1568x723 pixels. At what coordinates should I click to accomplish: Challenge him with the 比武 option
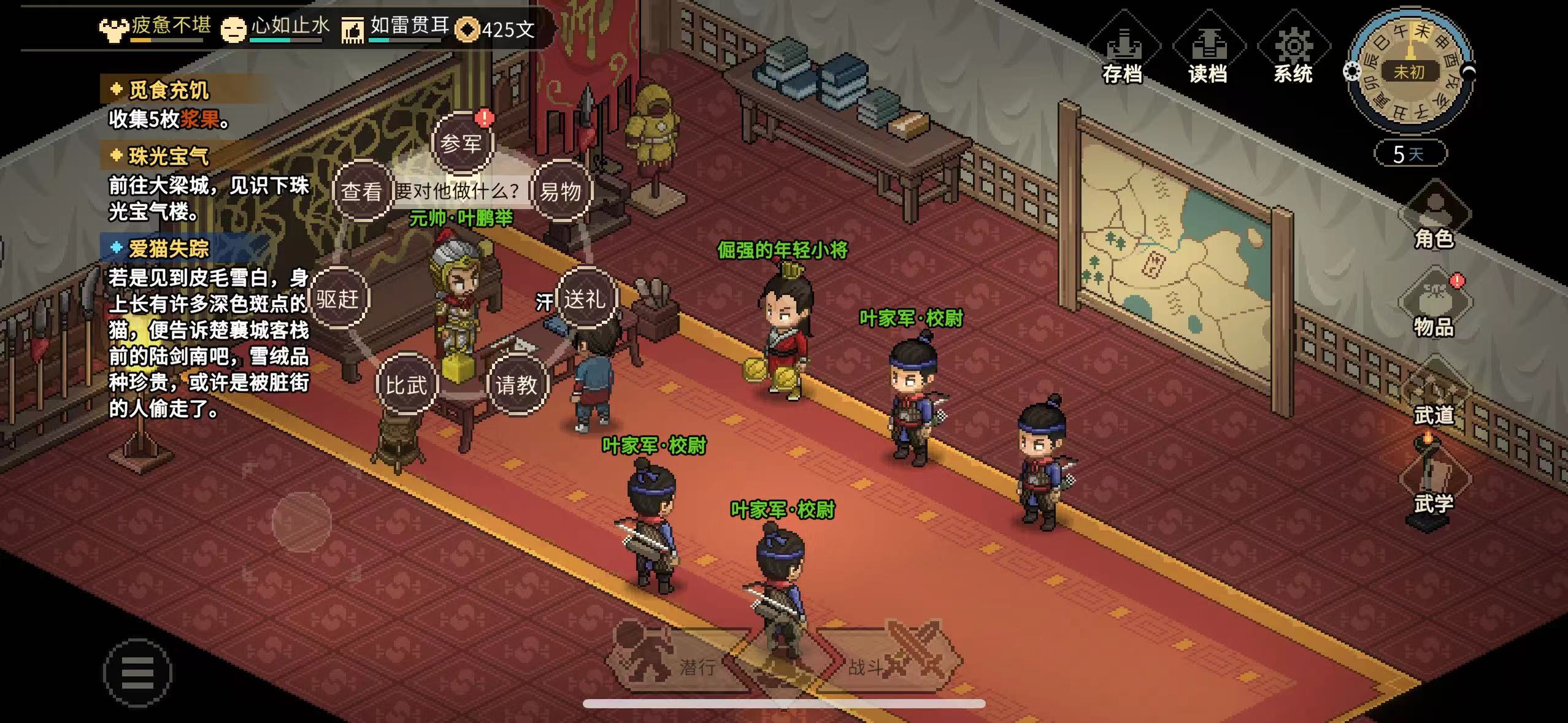coord(405,385)
